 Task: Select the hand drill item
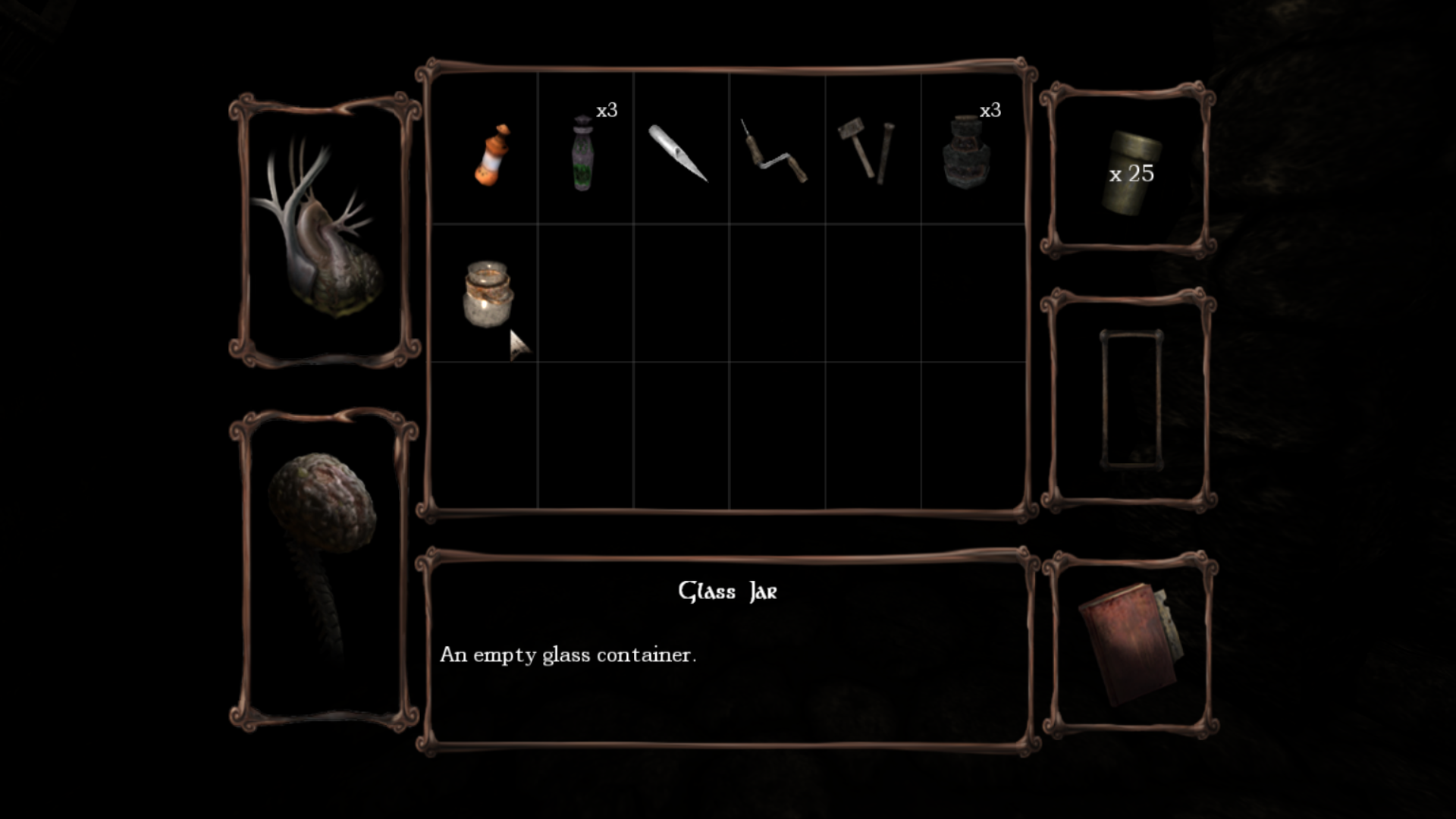774,153
